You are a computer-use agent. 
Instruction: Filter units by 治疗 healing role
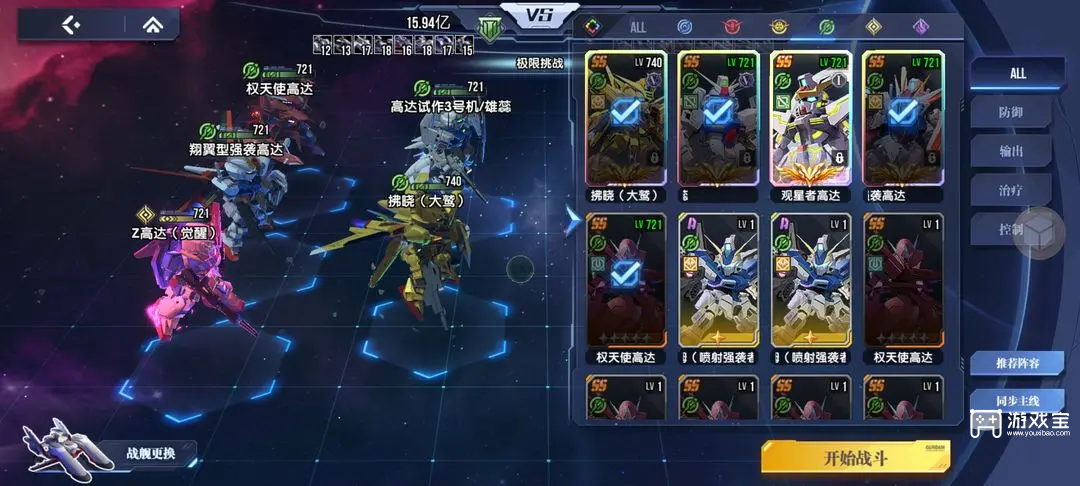(1010, 190)
